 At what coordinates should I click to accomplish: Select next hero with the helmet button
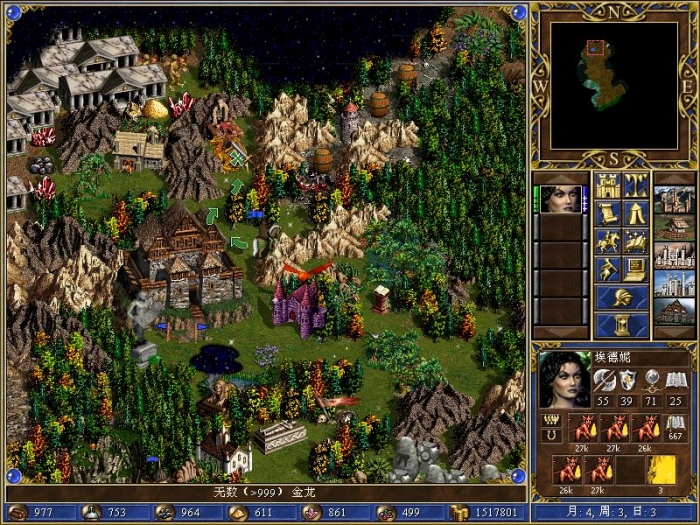[x=622, y=297]
